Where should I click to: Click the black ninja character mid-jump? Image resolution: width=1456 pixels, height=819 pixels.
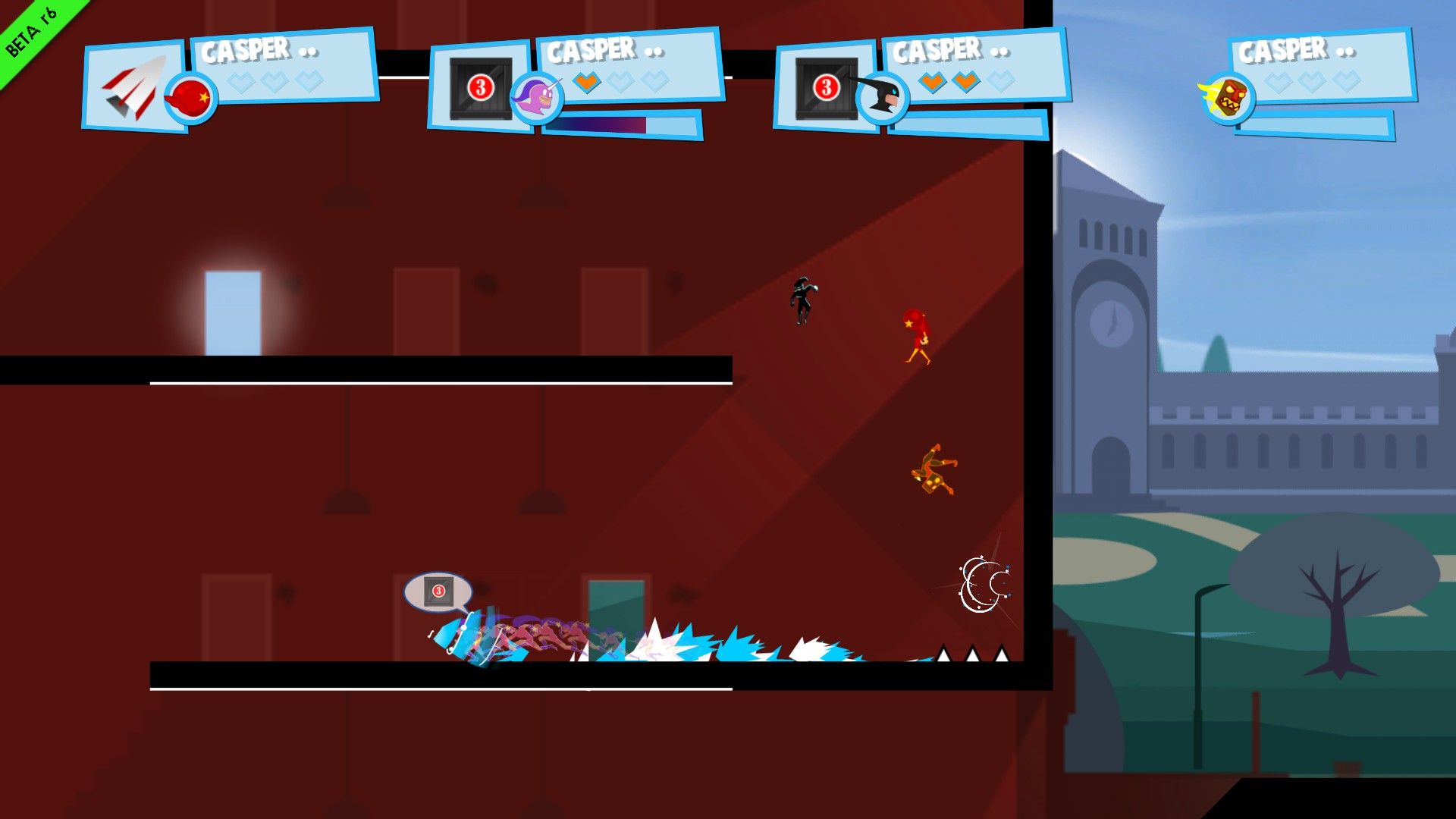pos(802,303)
